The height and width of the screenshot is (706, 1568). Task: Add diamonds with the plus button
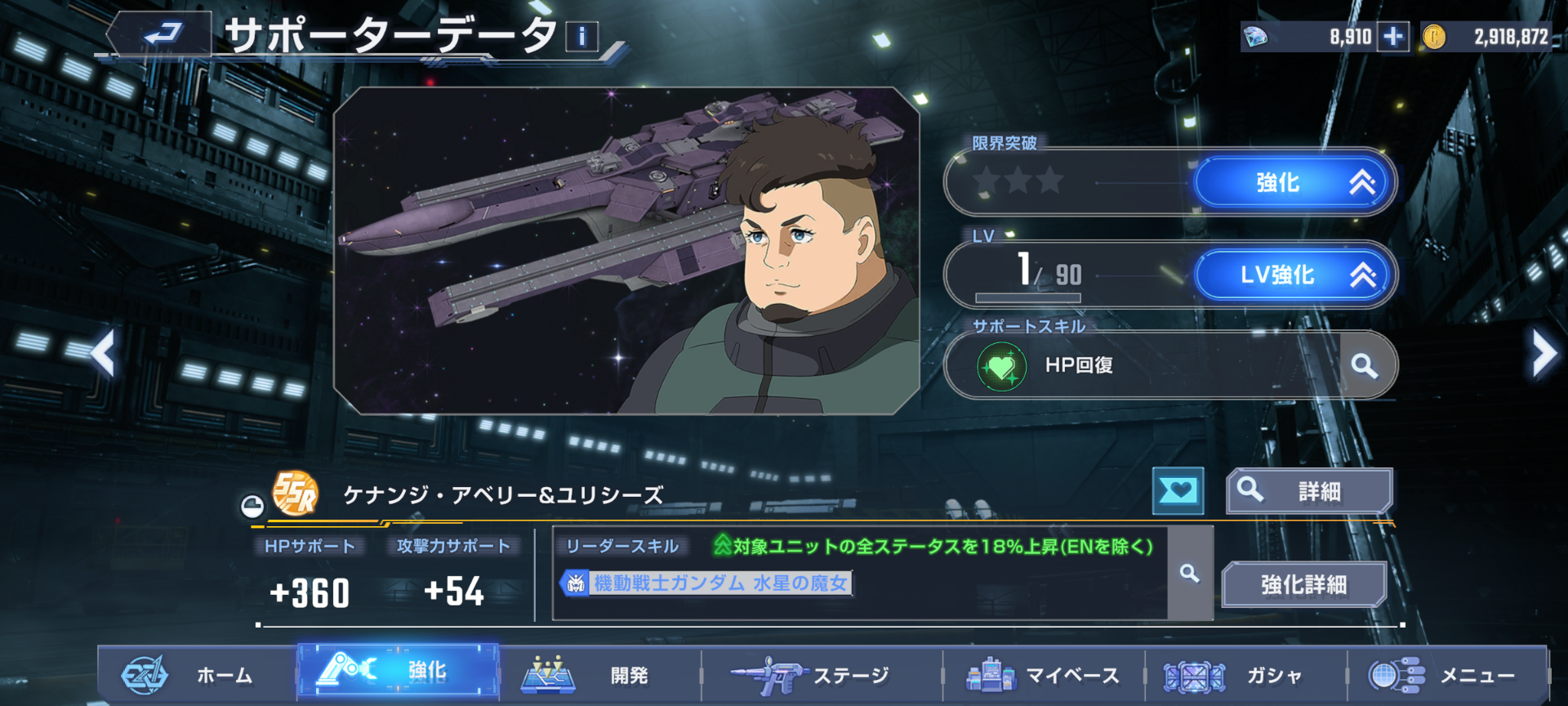pos(1393,37)
